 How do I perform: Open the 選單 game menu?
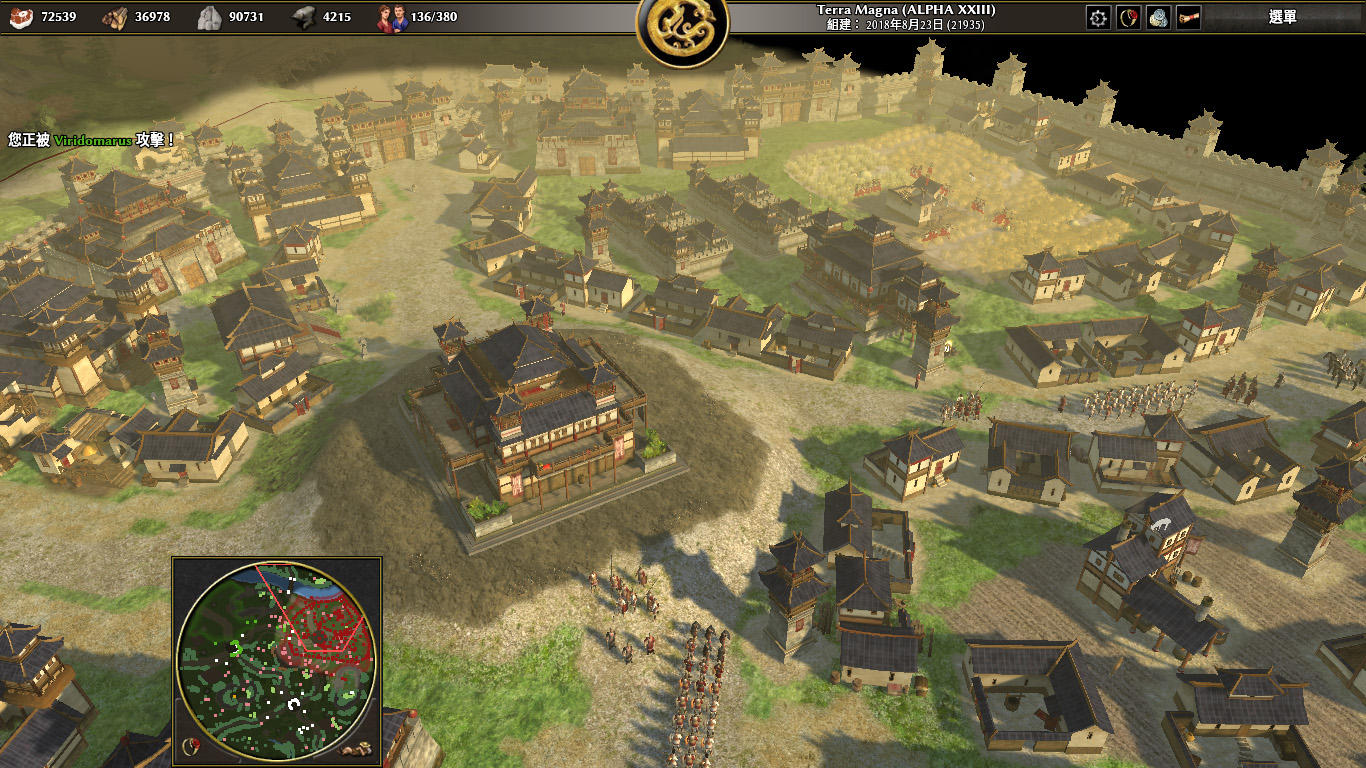(x=1282, y=17)
